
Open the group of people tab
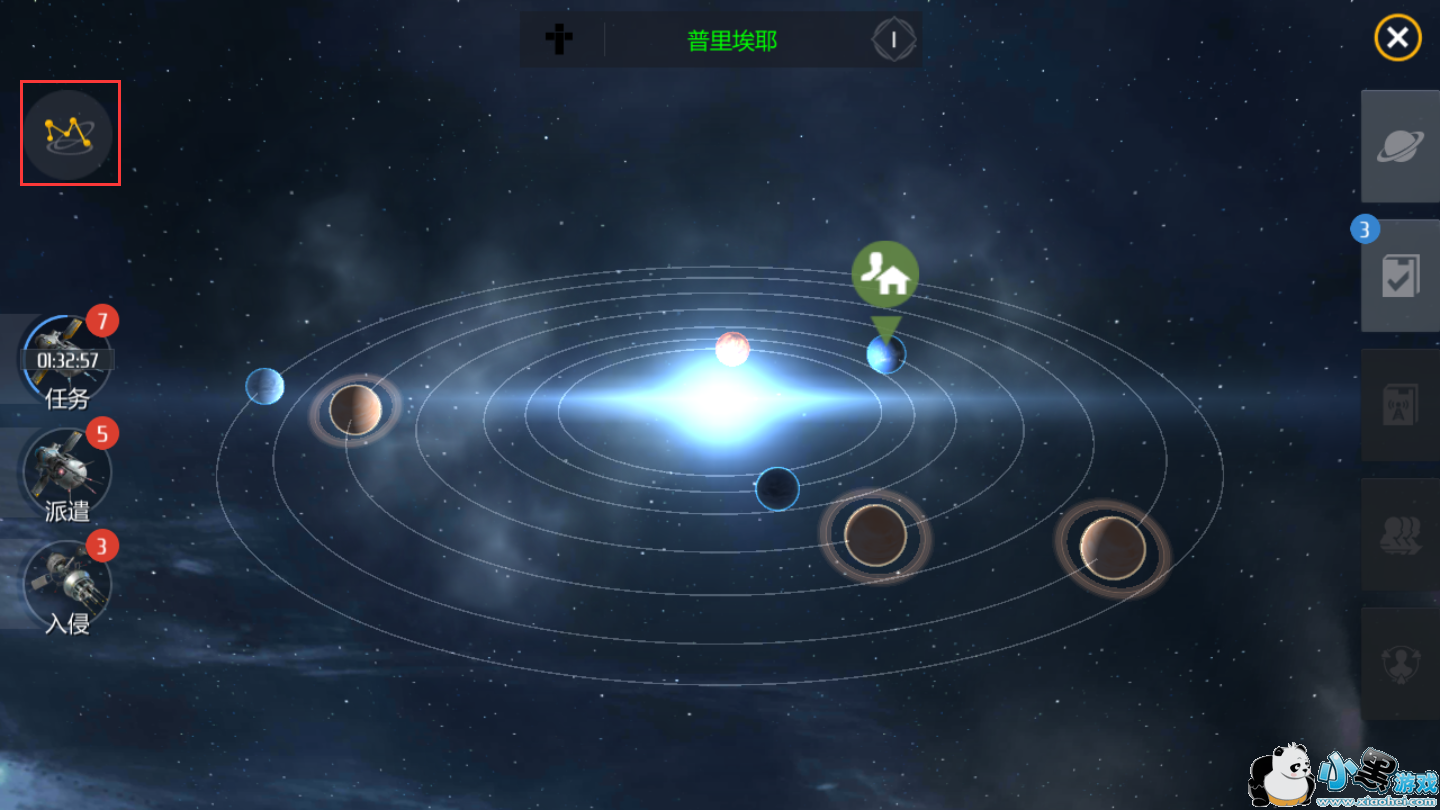[1400, 534]
